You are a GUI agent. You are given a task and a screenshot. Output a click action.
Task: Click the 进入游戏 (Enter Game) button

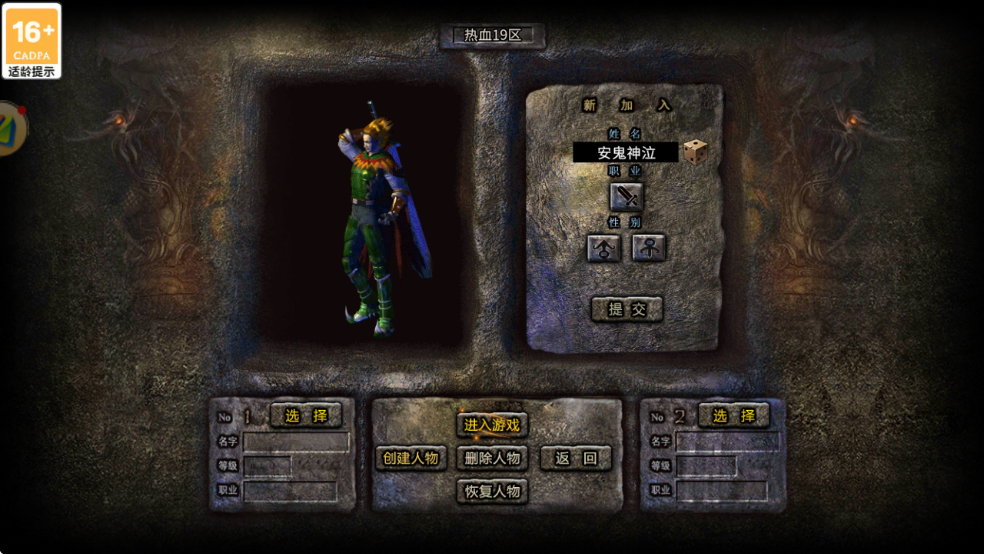coord(492,425)
